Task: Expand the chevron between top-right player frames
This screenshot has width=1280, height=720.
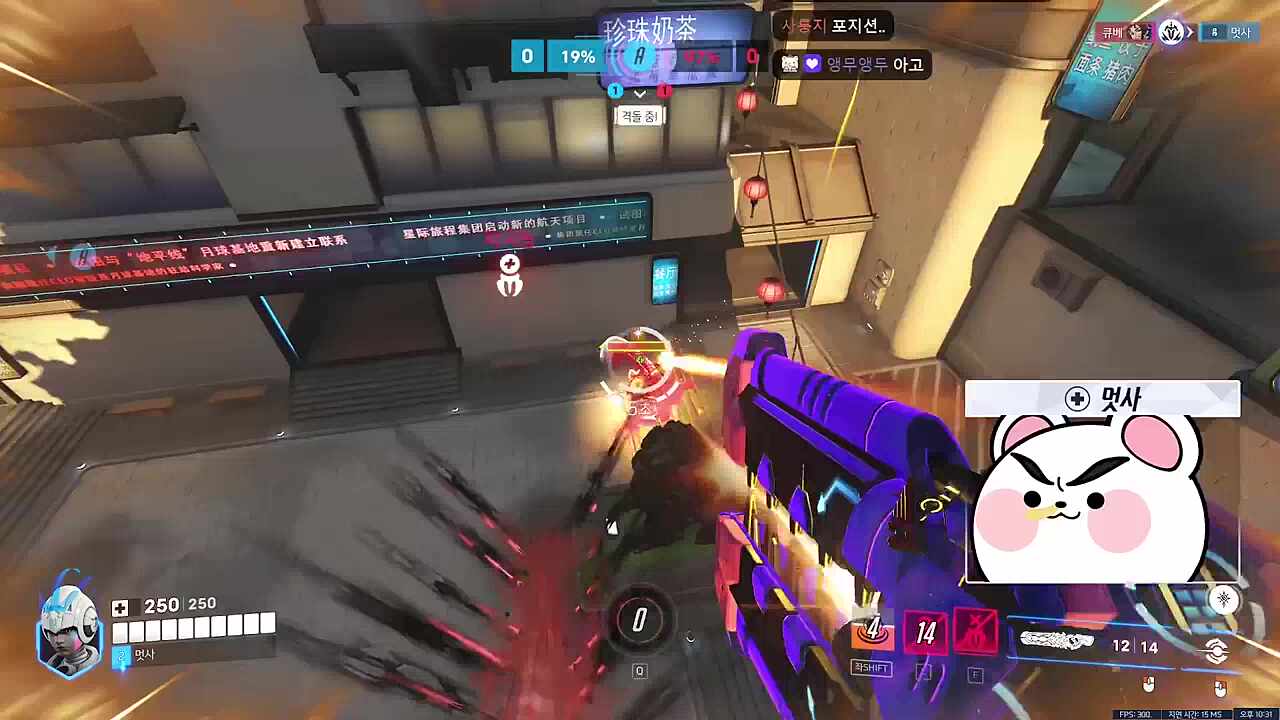Action: [x=1193, y=31]
